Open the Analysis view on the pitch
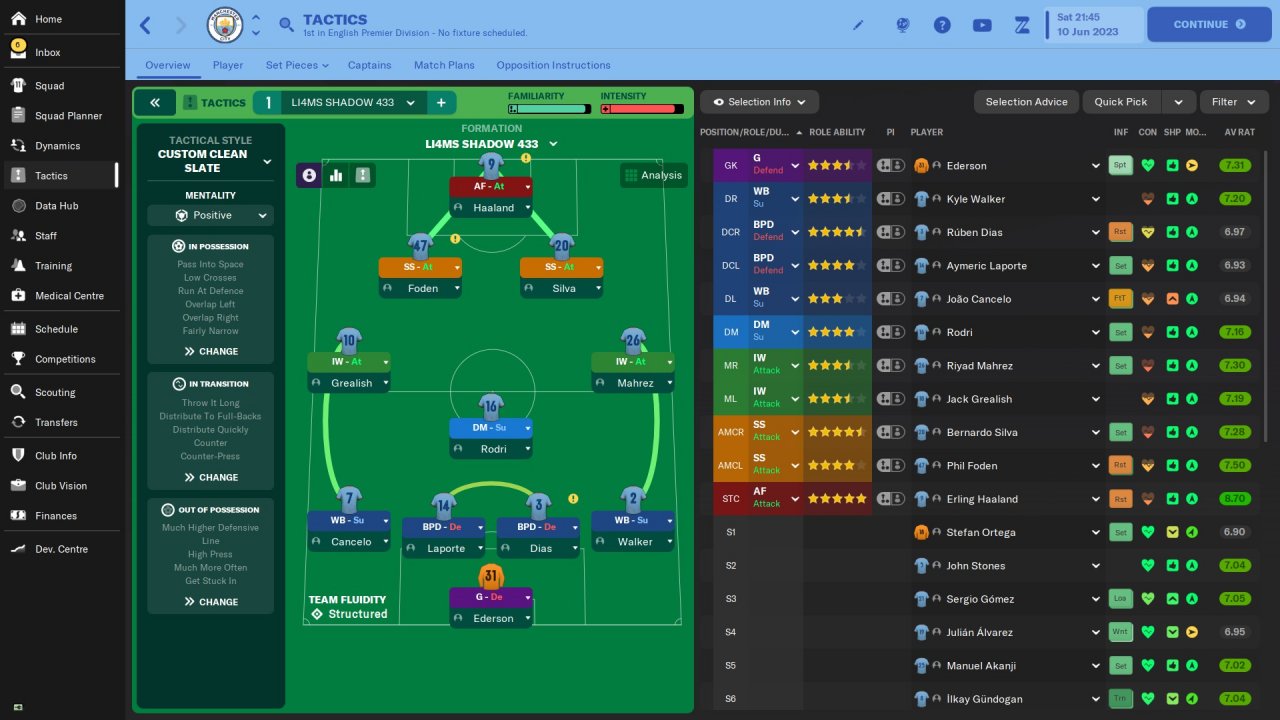This screenshot has width=1280, height=720. pos(653,175)
